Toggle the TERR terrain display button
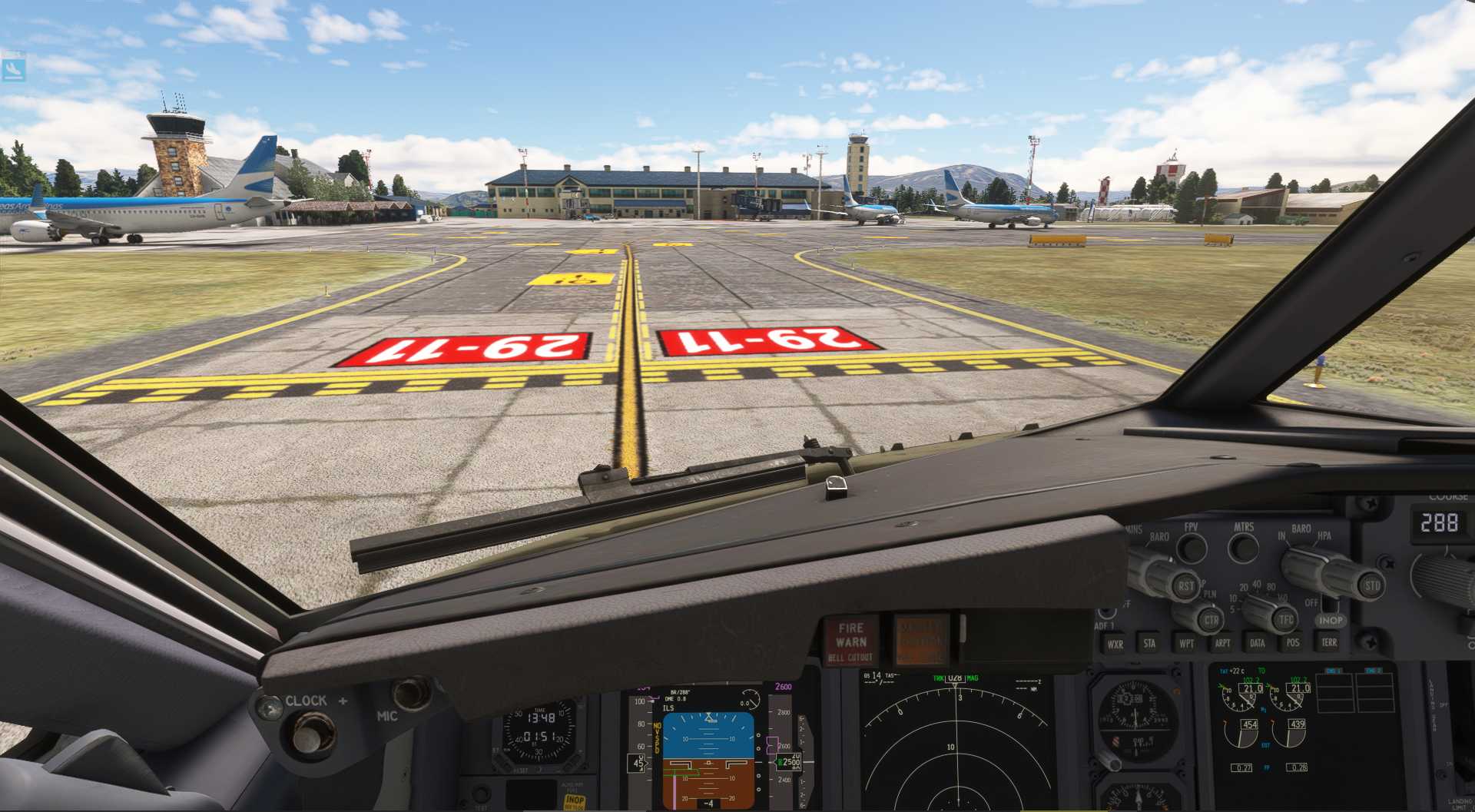Screen dimensions: 1475x812 pos(1329,641)
